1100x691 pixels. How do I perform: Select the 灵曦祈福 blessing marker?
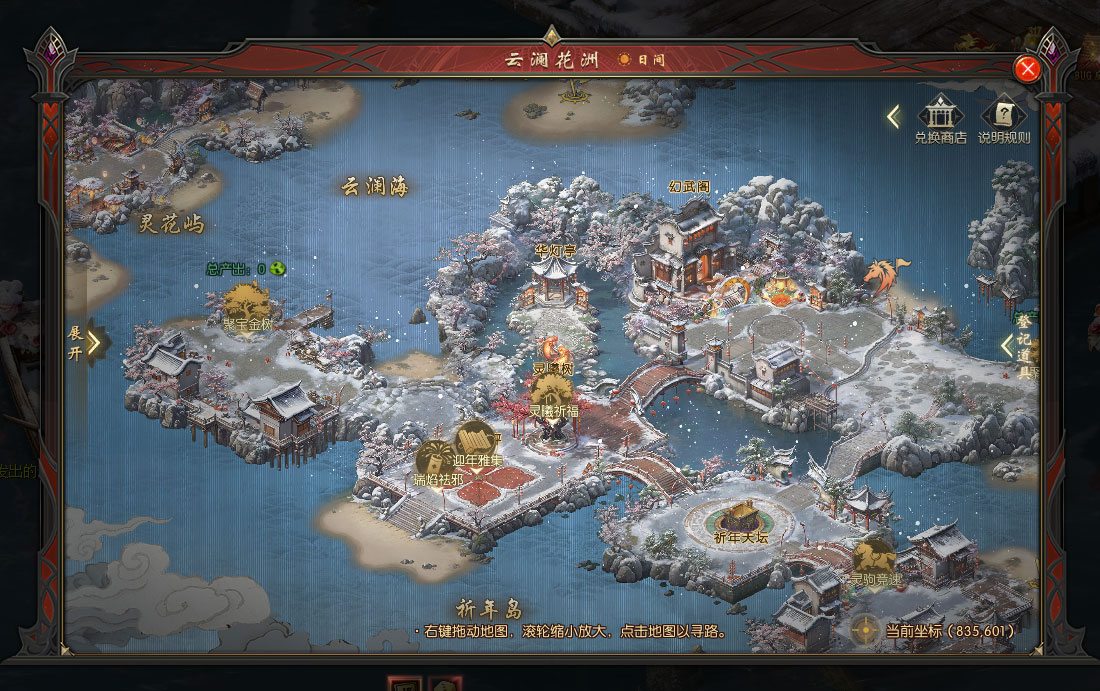pyautogui.click(x=552, y=393)
